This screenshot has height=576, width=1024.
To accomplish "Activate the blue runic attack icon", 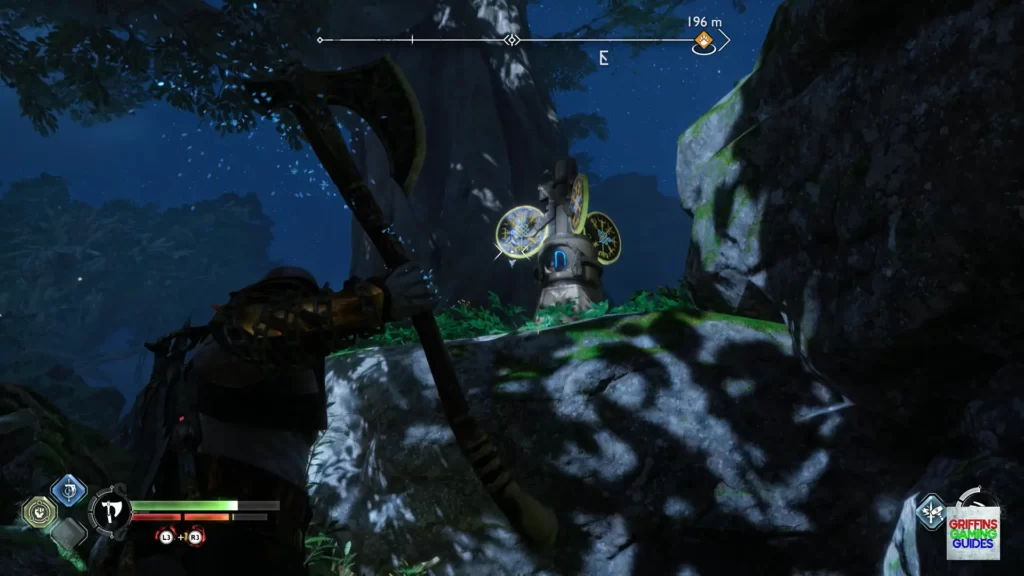I will [68, 489].
